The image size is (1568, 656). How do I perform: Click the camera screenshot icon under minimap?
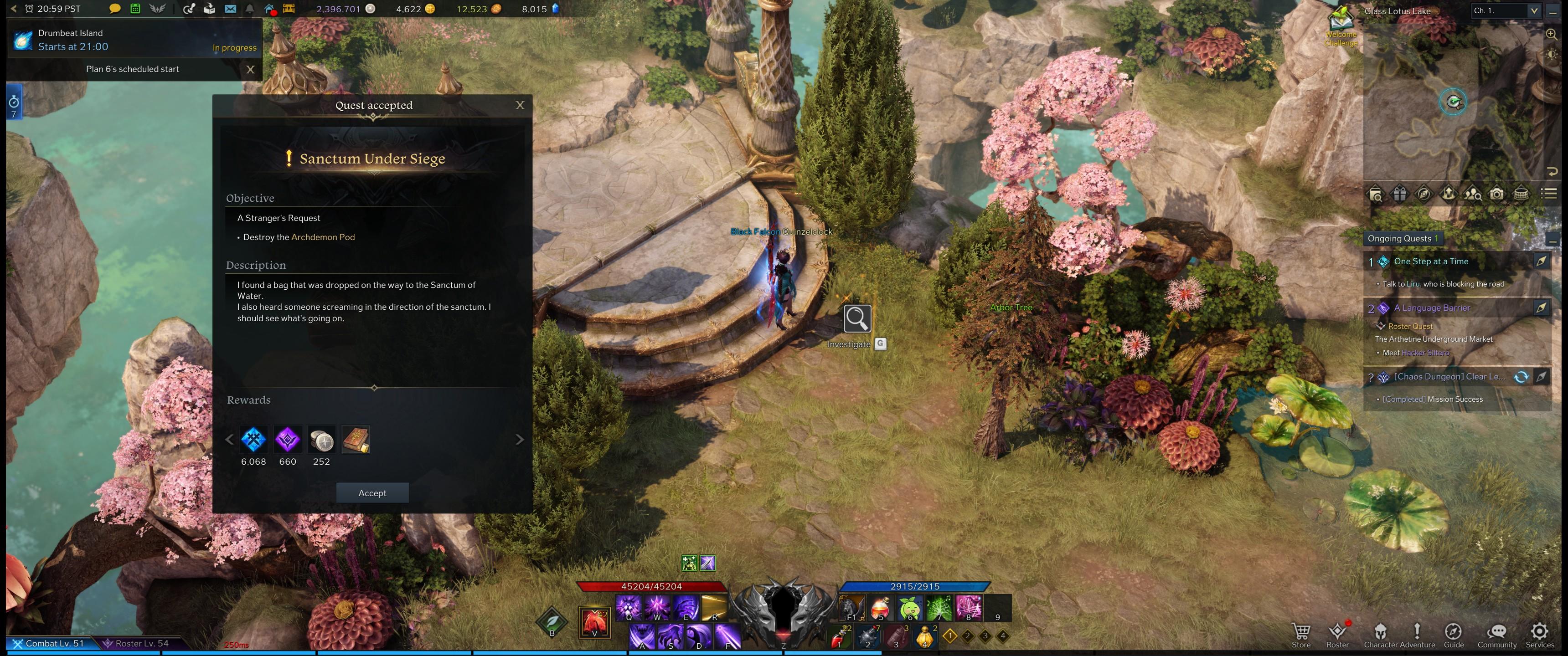[1496, 194]
